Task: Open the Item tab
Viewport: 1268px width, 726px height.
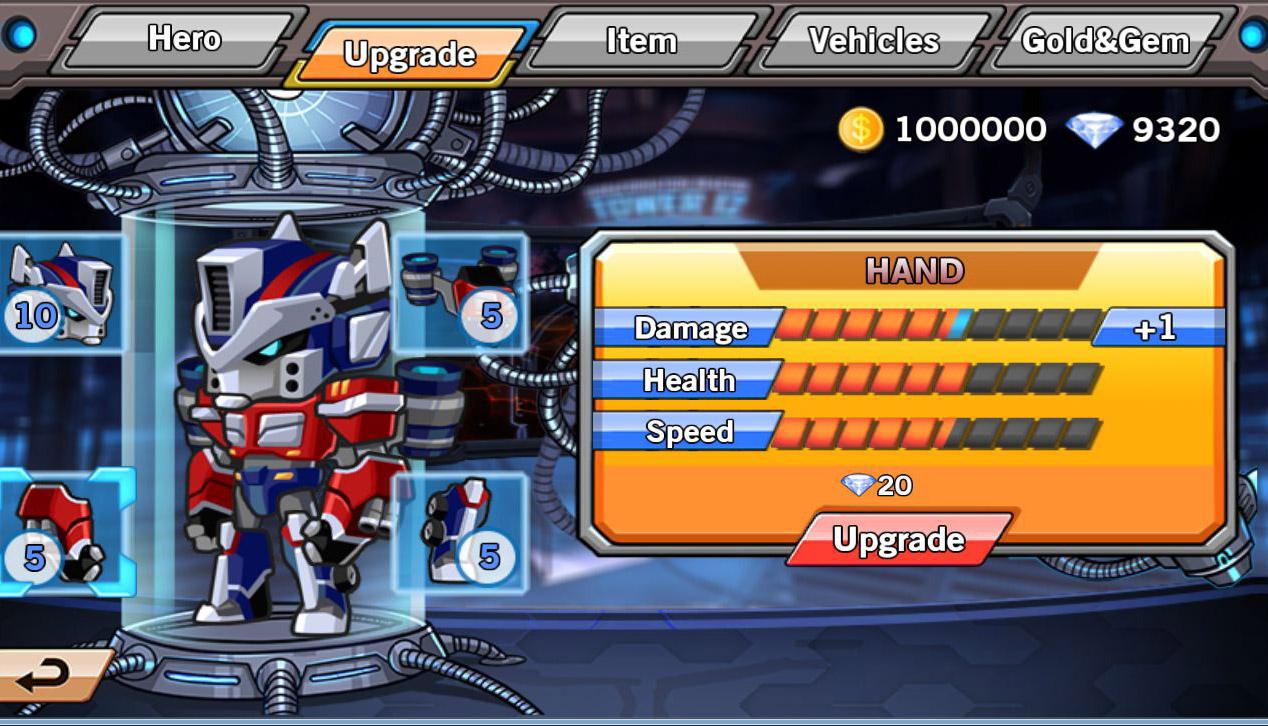Action: point(641,41)
